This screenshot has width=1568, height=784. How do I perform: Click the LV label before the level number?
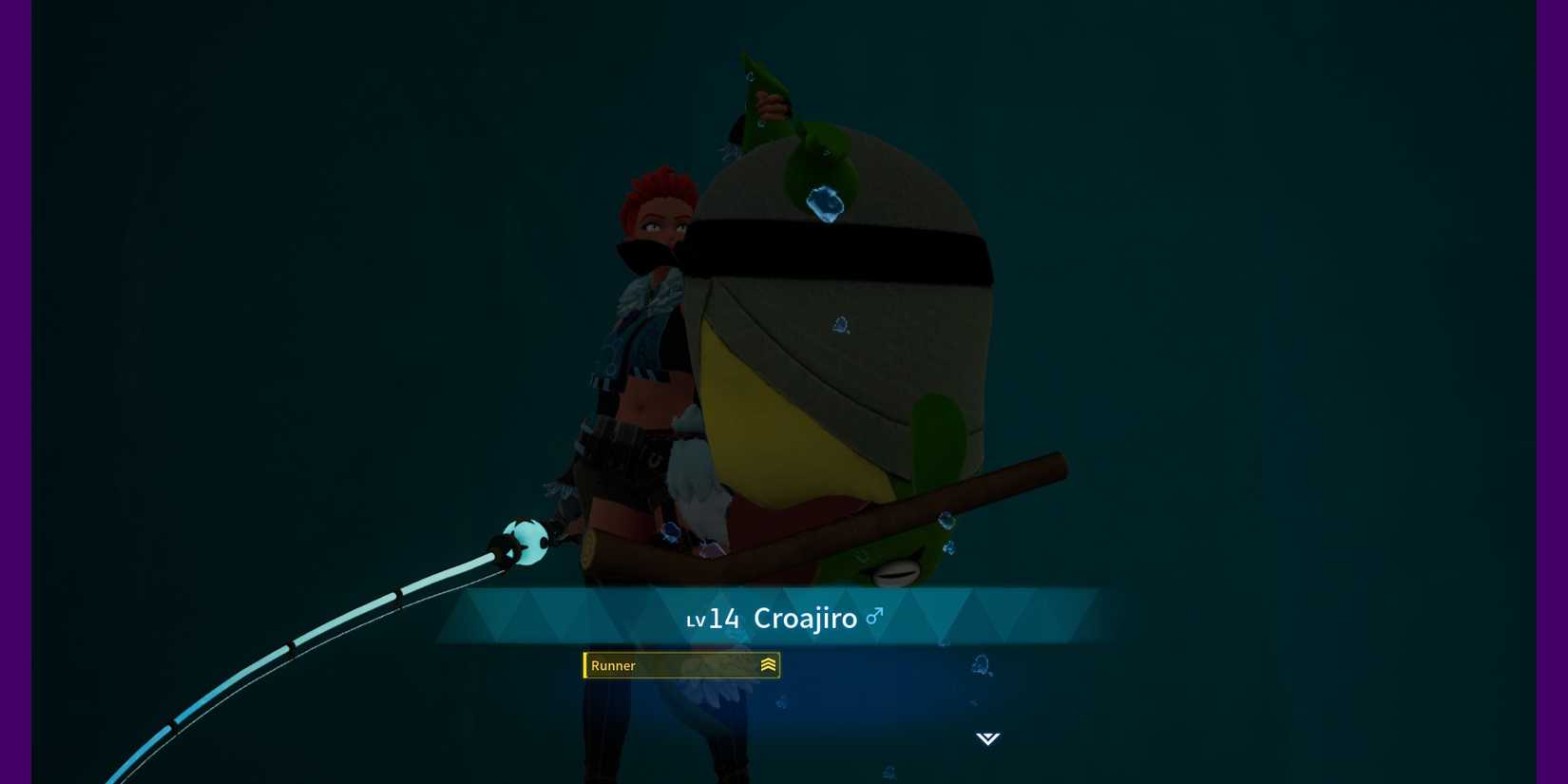coord(697,621)
